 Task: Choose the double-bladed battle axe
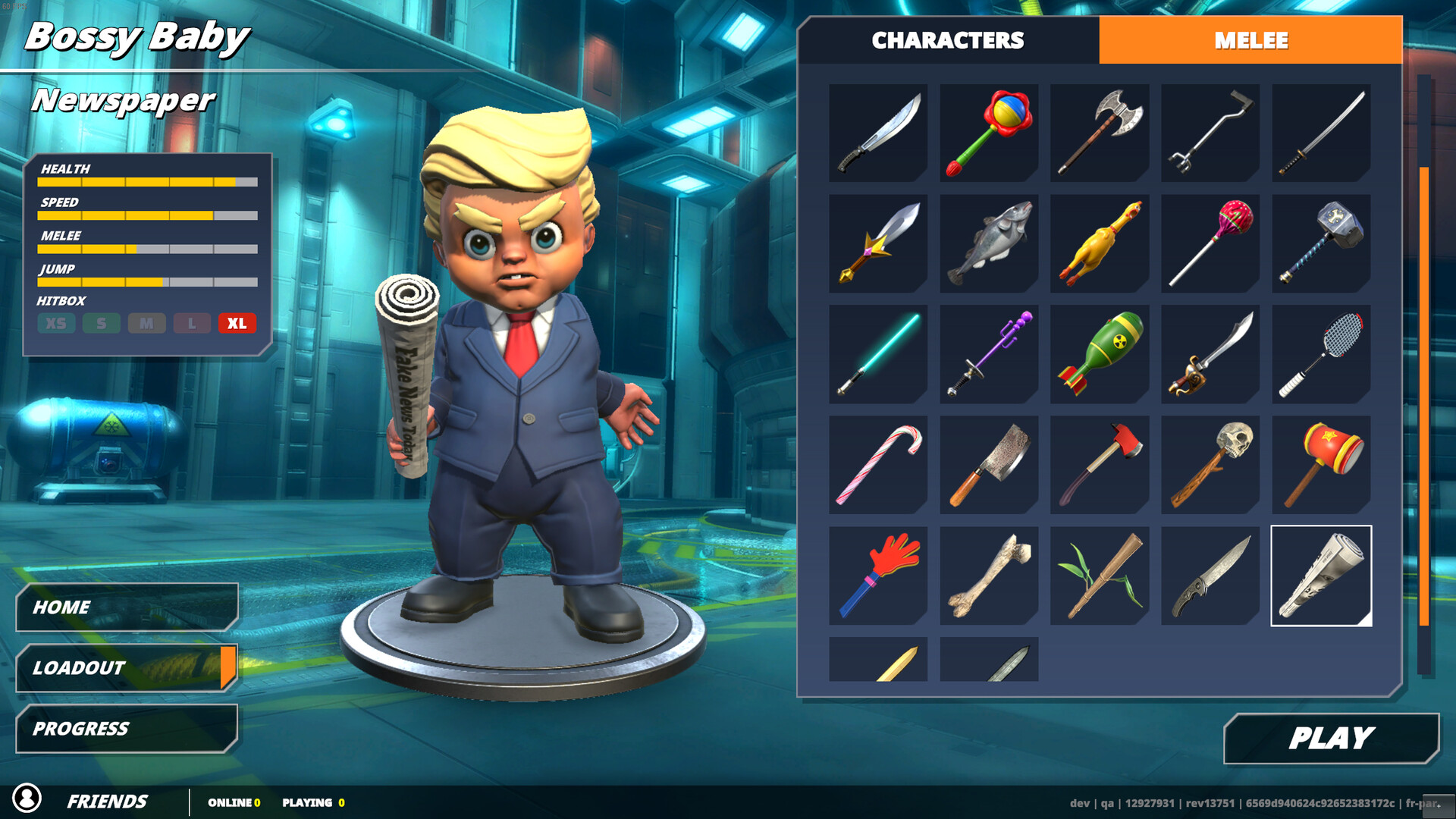pos(1100,133)
